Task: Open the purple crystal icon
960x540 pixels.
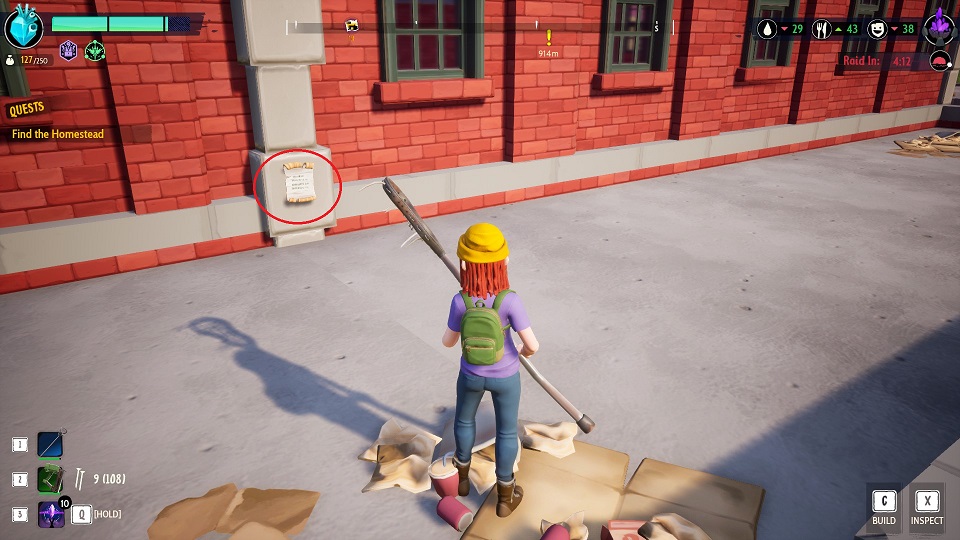Action: click(939, 27)
